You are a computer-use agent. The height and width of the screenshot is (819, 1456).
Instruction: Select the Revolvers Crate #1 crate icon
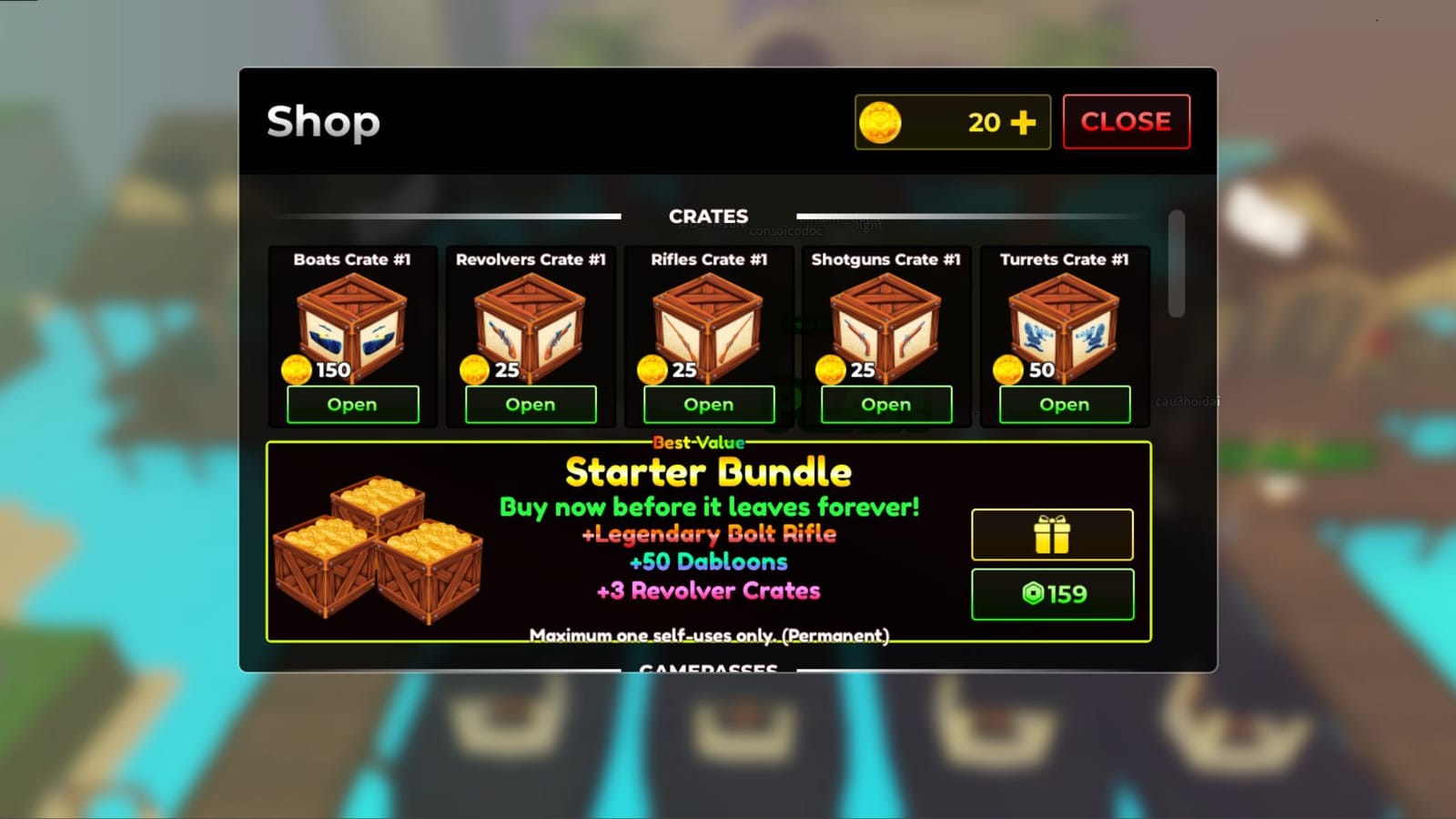531,326
